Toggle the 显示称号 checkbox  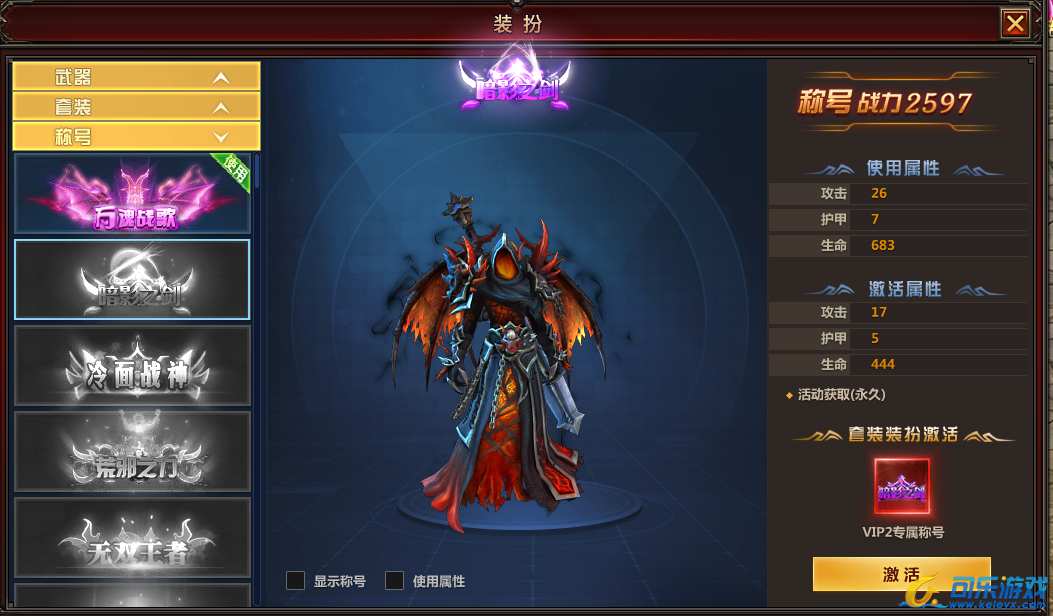296,581
